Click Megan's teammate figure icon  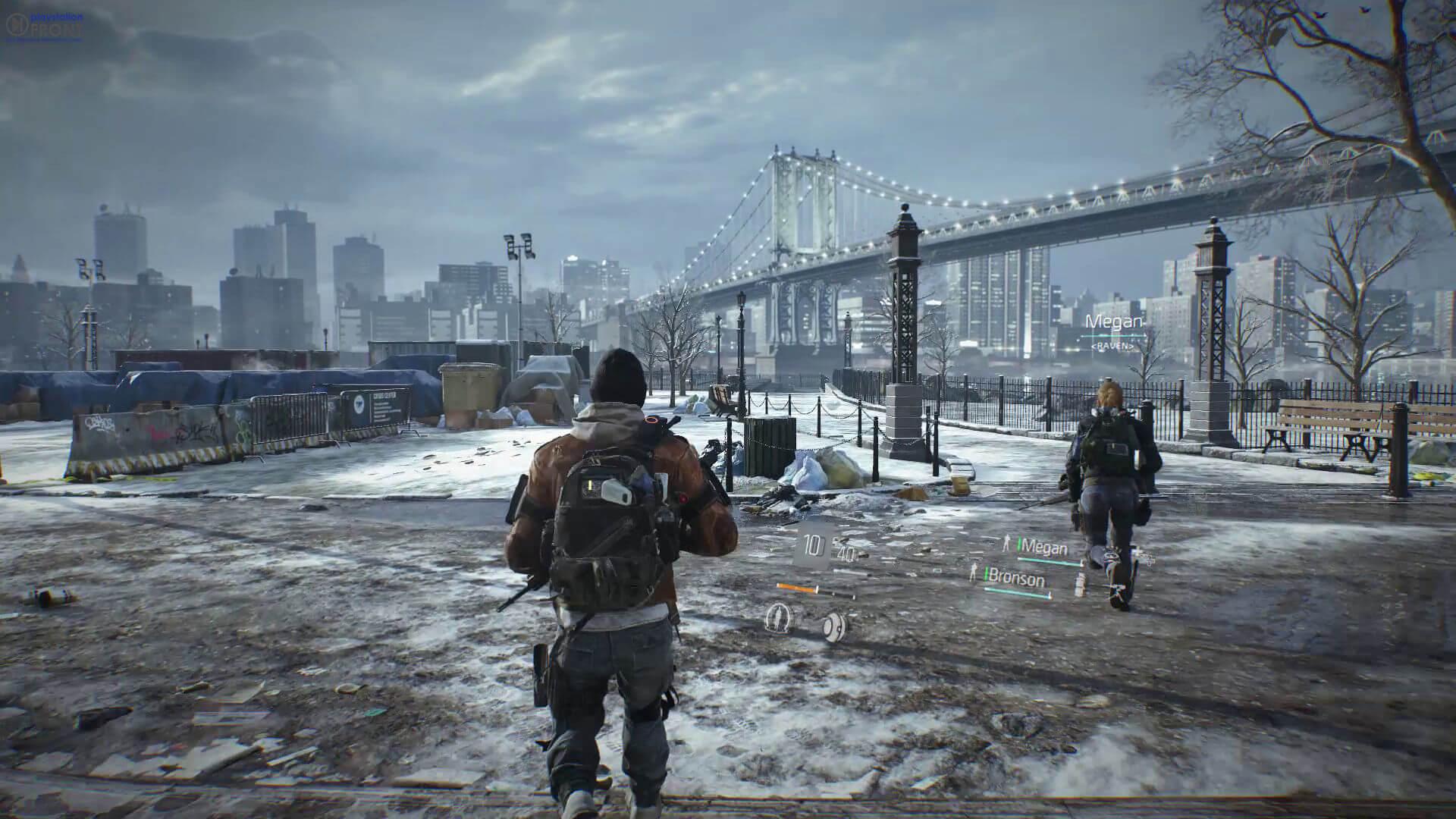point(1007,544)
